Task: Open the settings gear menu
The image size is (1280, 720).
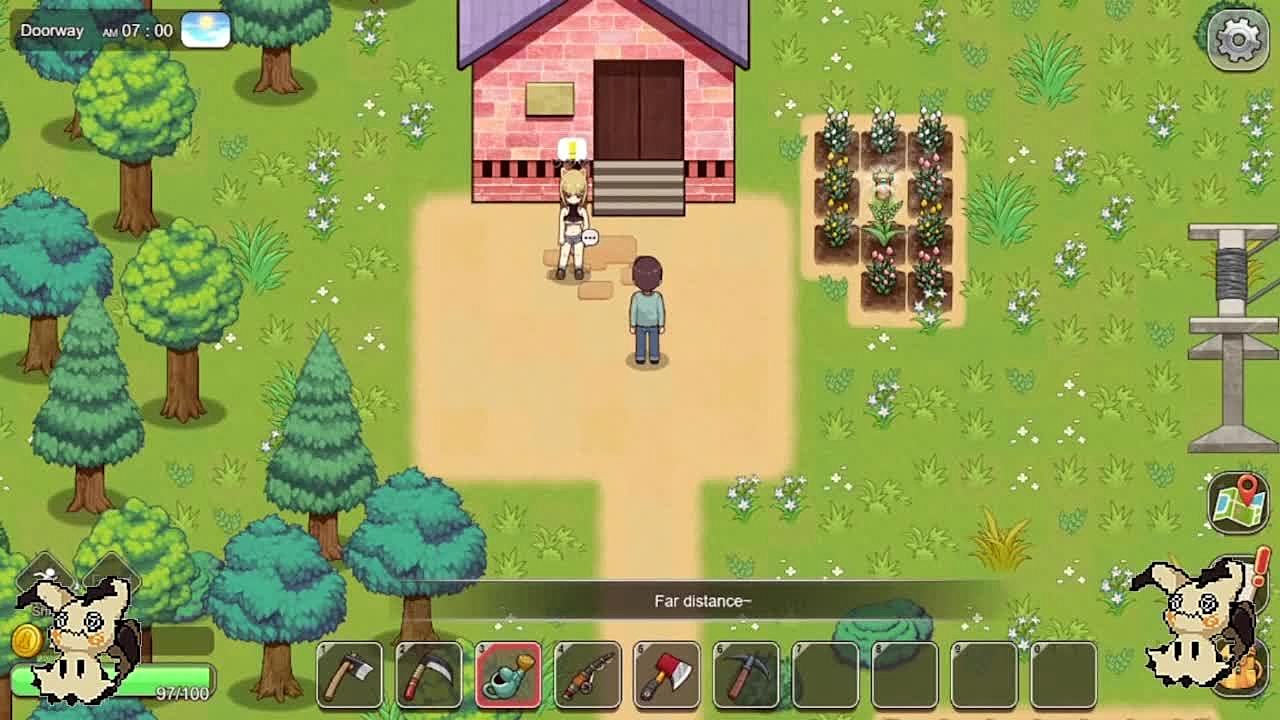Action: pos(1237,39)
